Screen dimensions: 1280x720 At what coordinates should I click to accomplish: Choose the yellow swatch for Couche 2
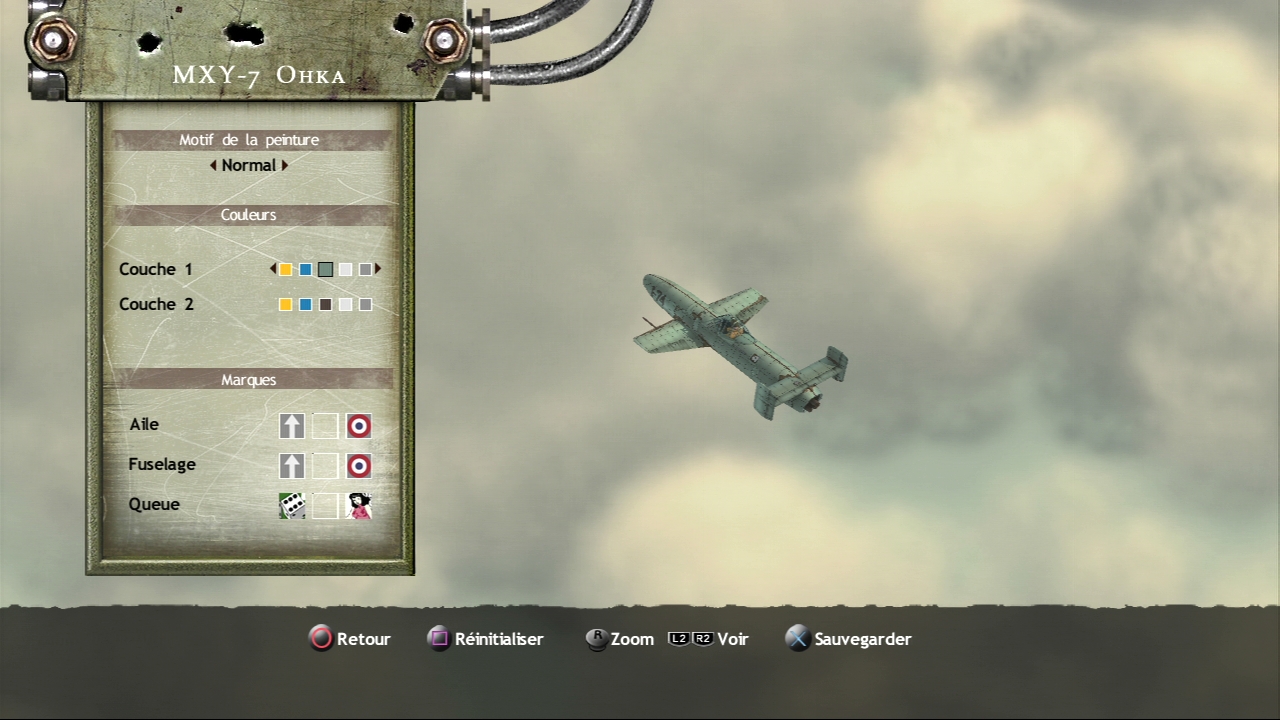click(286, 304)
